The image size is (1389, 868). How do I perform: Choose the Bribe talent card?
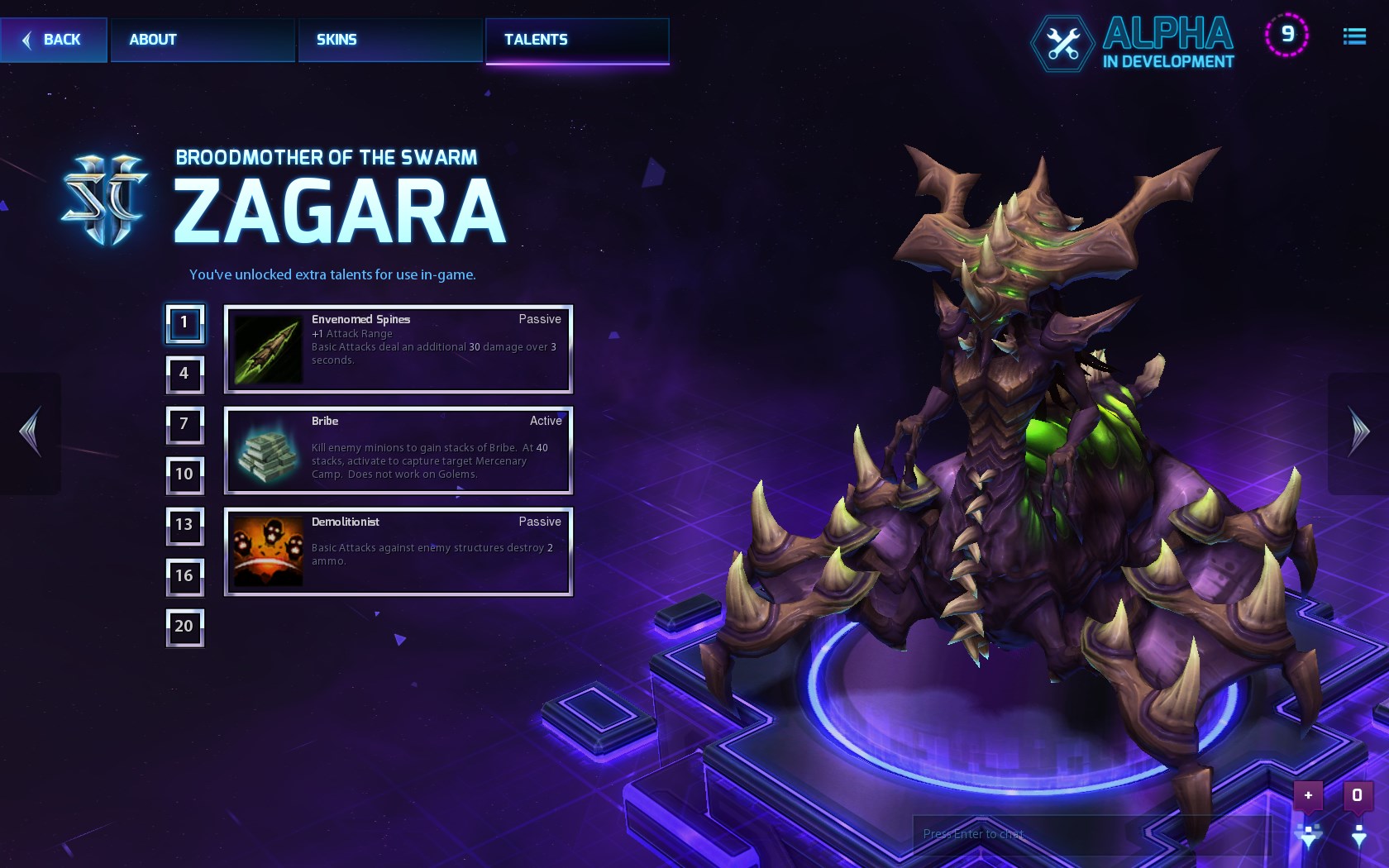pyautogui.click(x=399, y=451)
